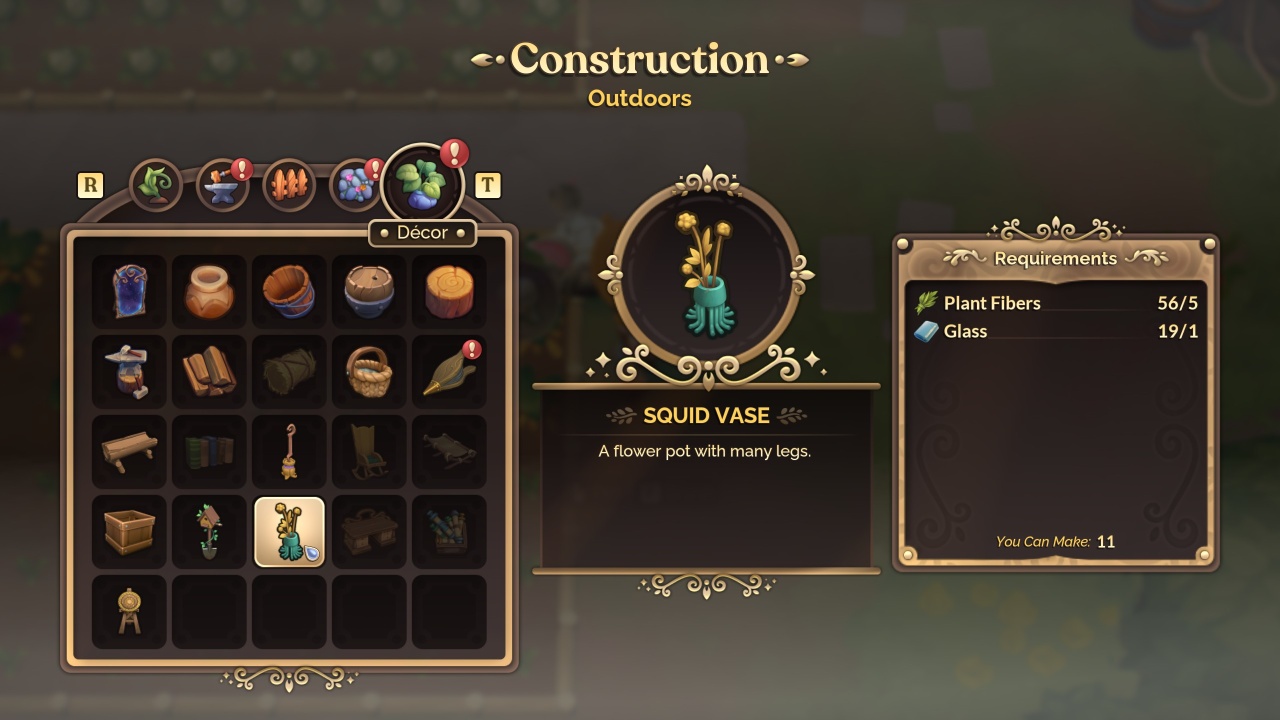Click the T shoulder button prompt
Image resolution: width=1280 pixels, height=720 pixels.
click(x=489, y=184)
